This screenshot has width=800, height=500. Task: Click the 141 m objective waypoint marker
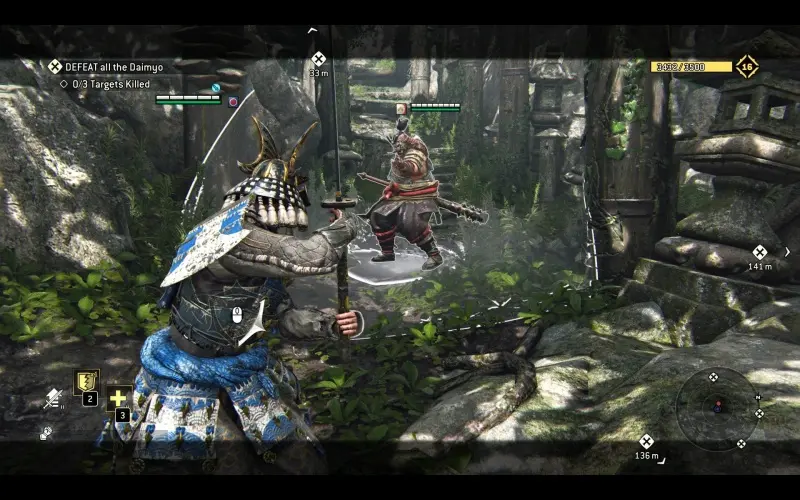760,252
